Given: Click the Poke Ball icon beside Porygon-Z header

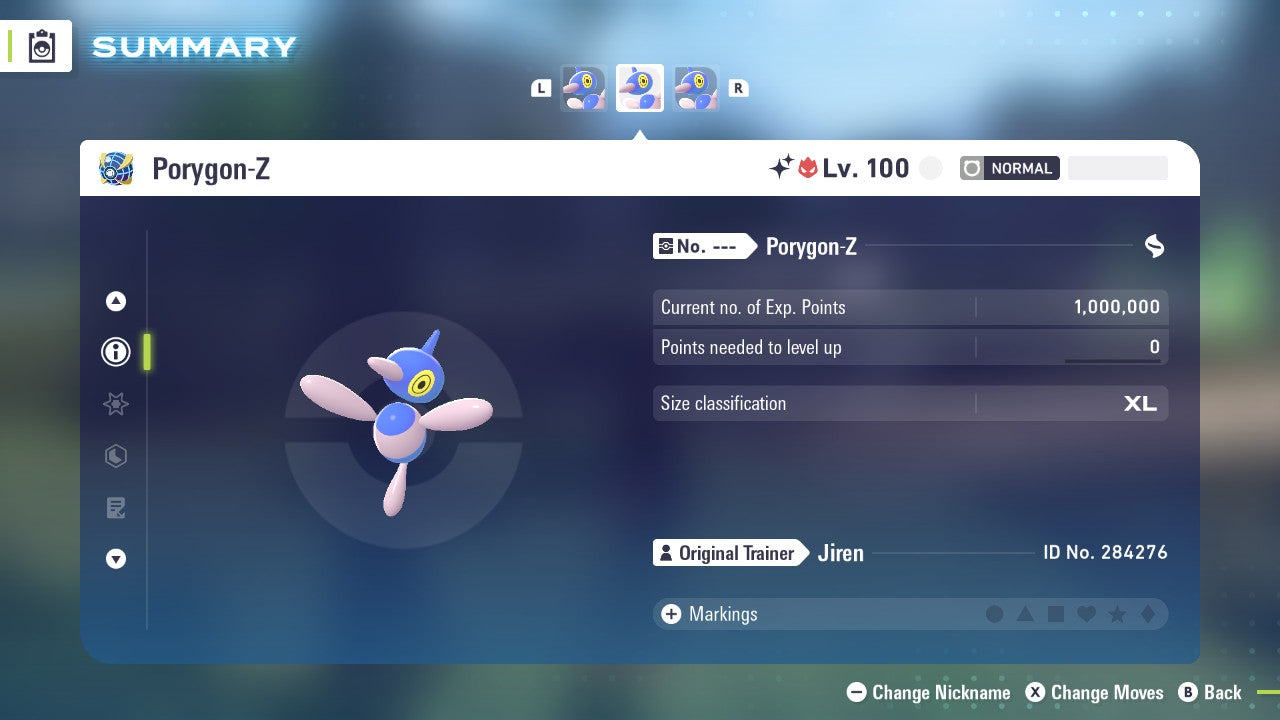Looking at the screenshot, I should pyautogui.click(x=115, y=168).
